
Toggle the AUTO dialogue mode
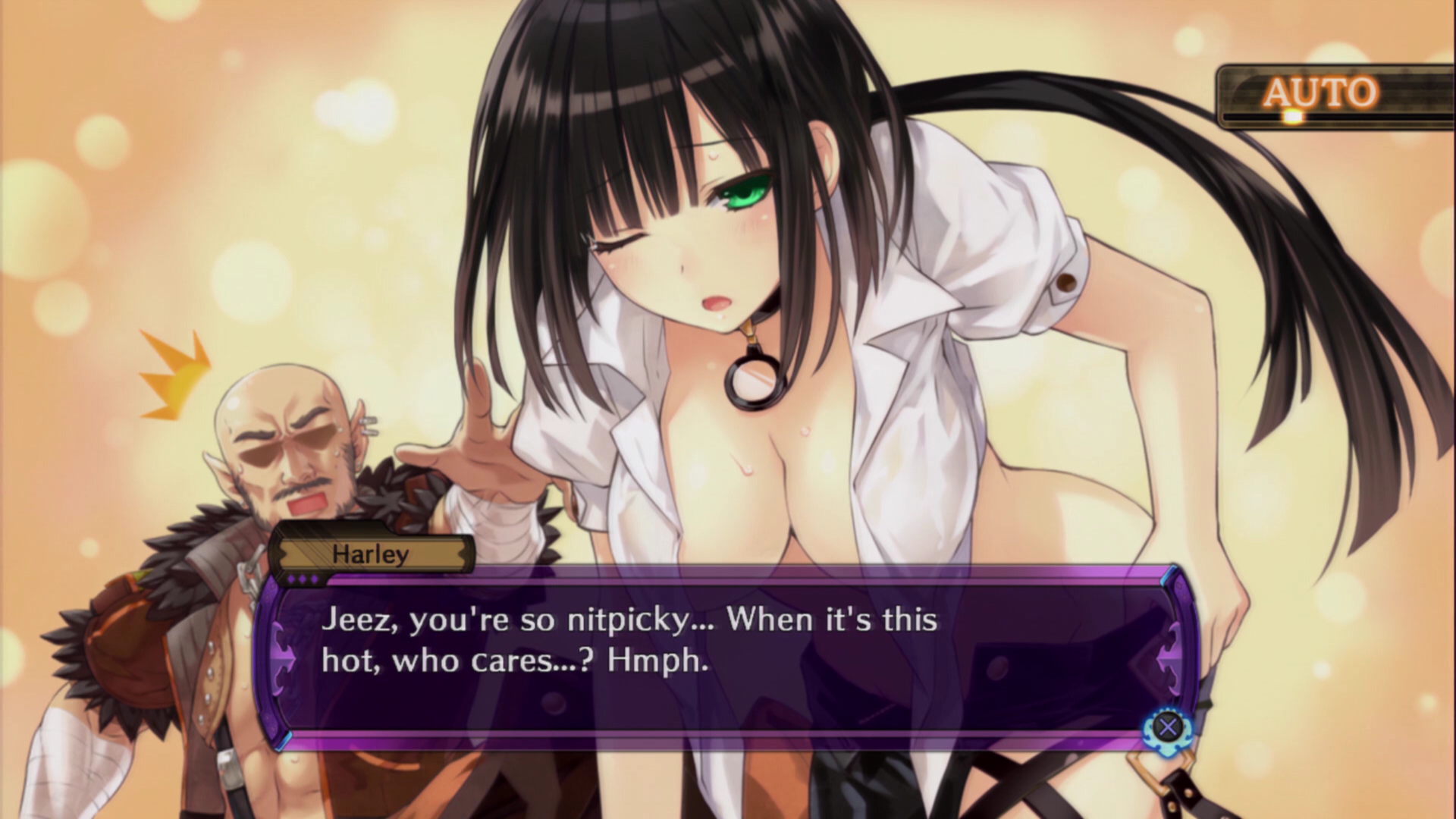click(x=1320, y=95)
